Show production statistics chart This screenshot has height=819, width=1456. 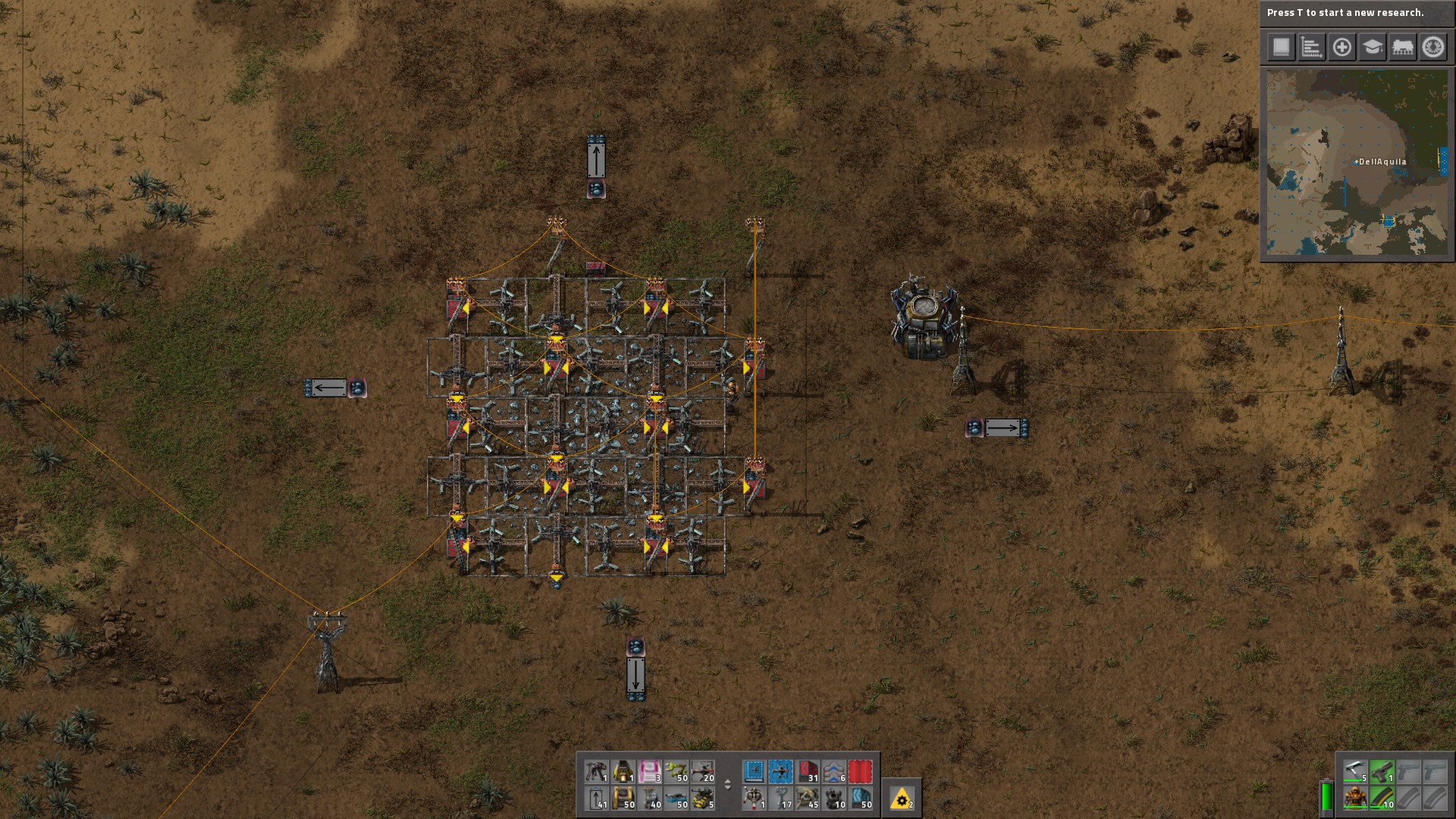tap(1311, 47)
